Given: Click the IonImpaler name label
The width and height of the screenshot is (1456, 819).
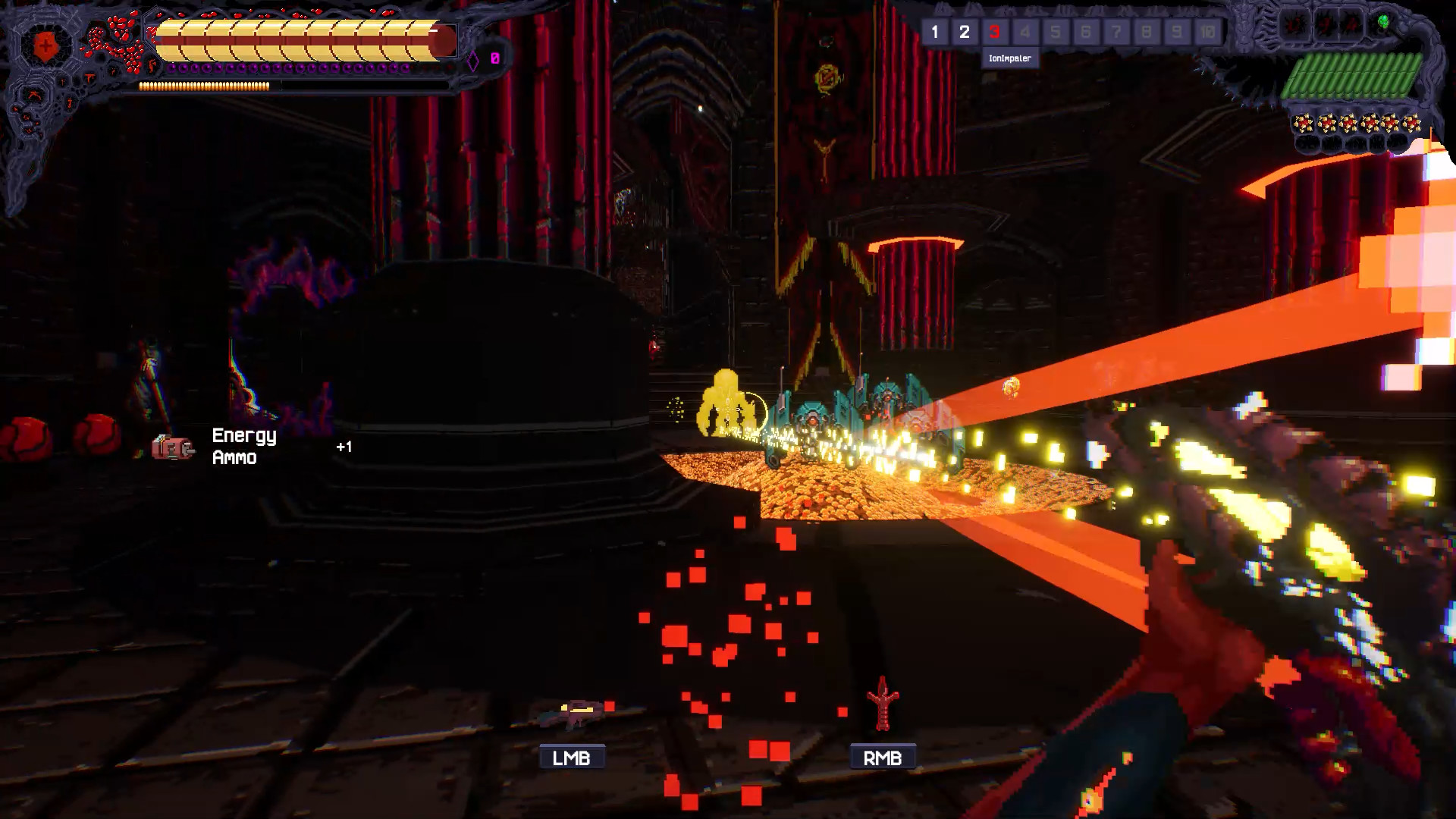Looking at the screenshot, I should [1009, 57].
